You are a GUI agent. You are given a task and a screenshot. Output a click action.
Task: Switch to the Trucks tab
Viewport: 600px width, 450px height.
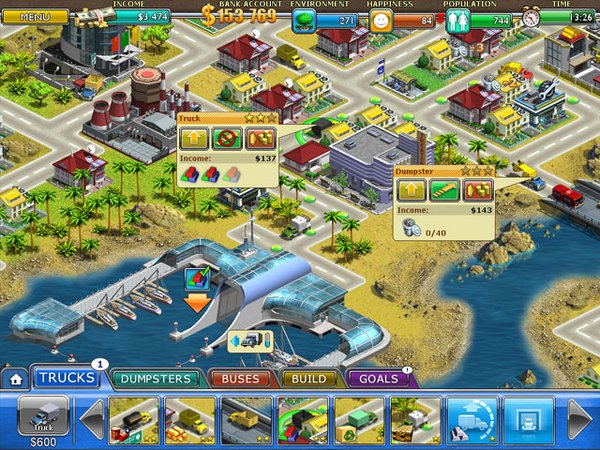[x=66, y=378]
